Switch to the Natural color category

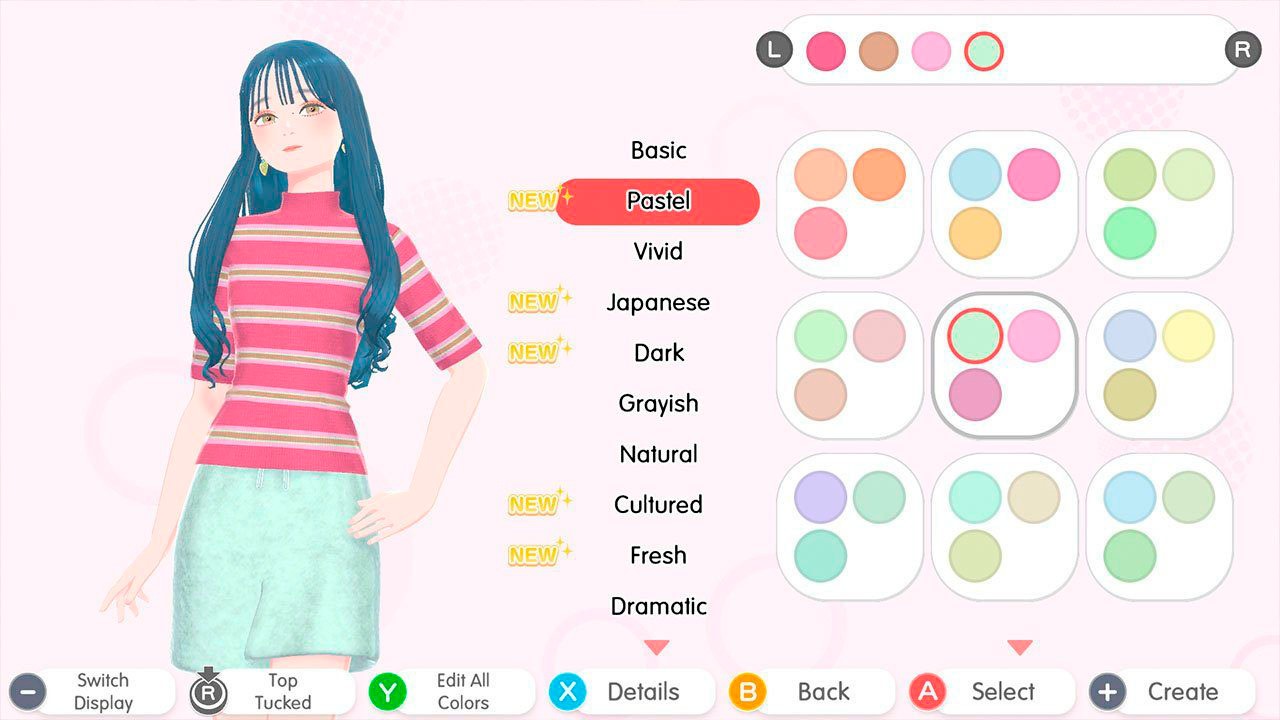[x=658, y=454]
